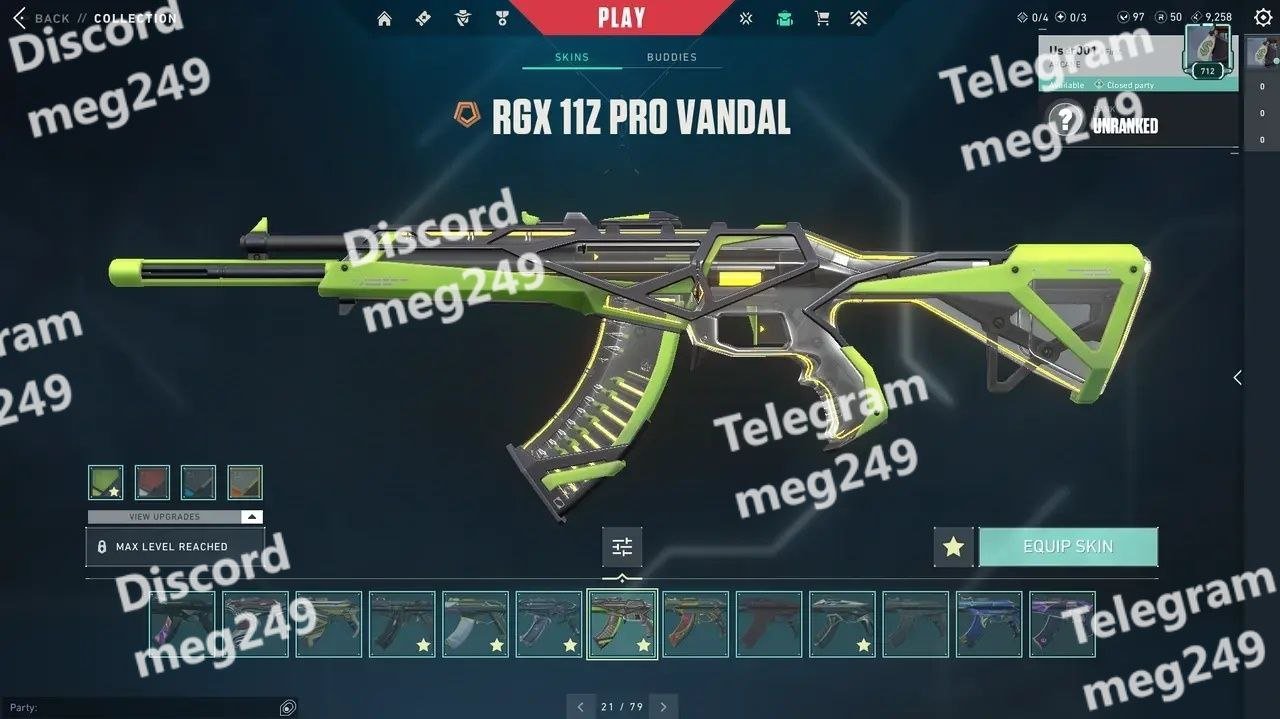Choose the red color variant swatch
1280x719 pixels.
[x=152, y=482]
